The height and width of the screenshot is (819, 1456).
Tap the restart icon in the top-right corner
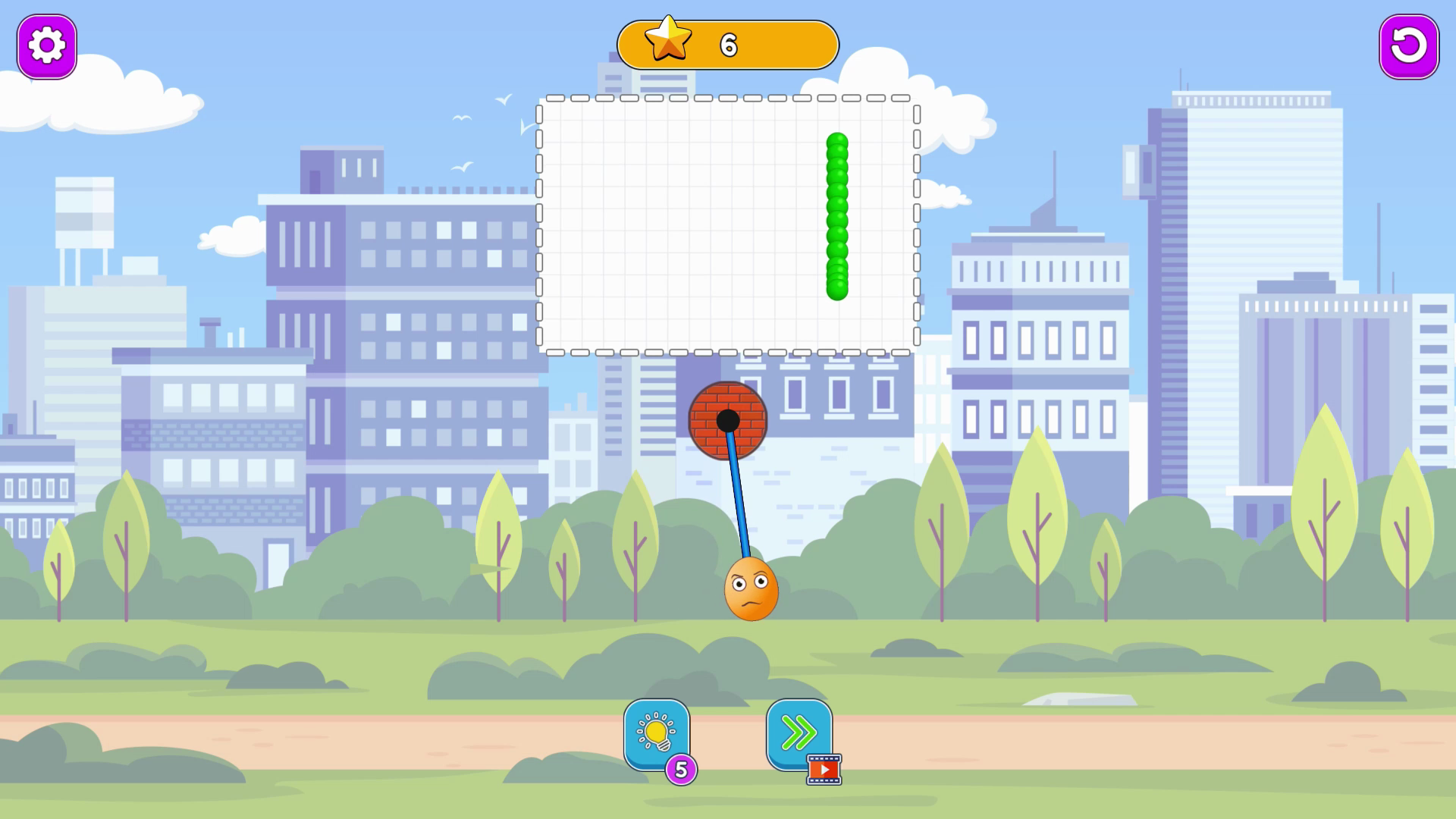click(1408, 47)
